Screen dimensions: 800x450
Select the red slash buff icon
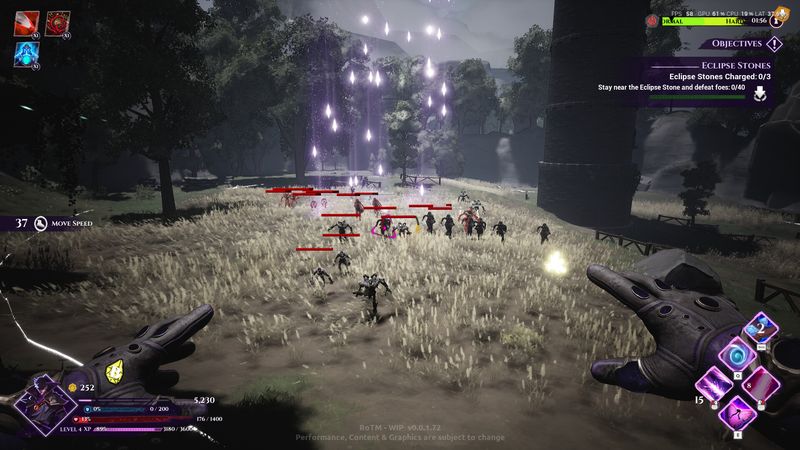pos(27,24)
